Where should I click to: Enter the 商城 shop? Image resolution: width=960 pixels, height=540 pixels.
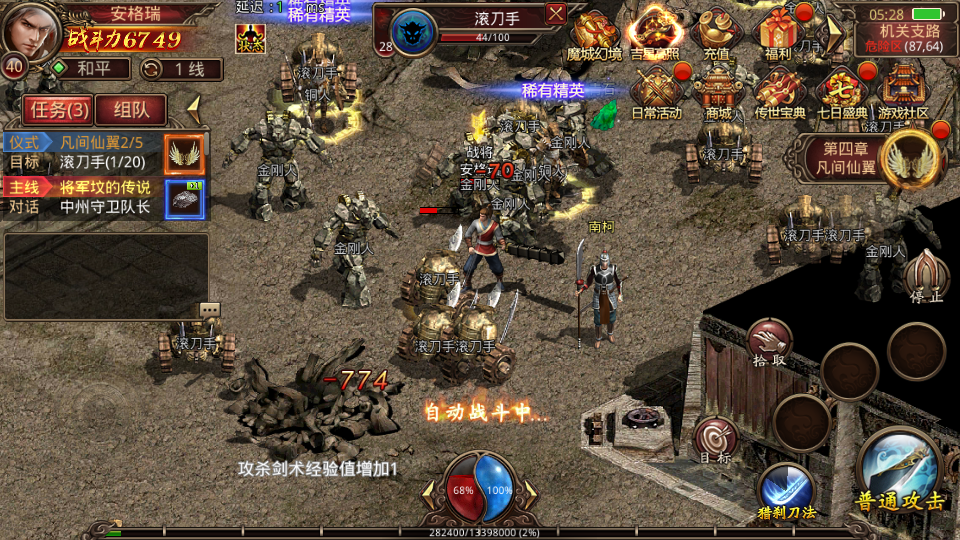pos(718,94)
